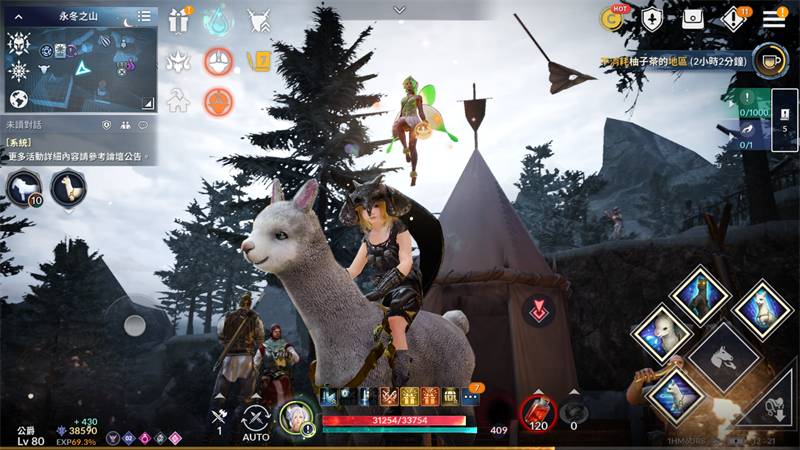Open the shield emblem icon
This screenshot has width=800, height=450.
pos(652,18)
